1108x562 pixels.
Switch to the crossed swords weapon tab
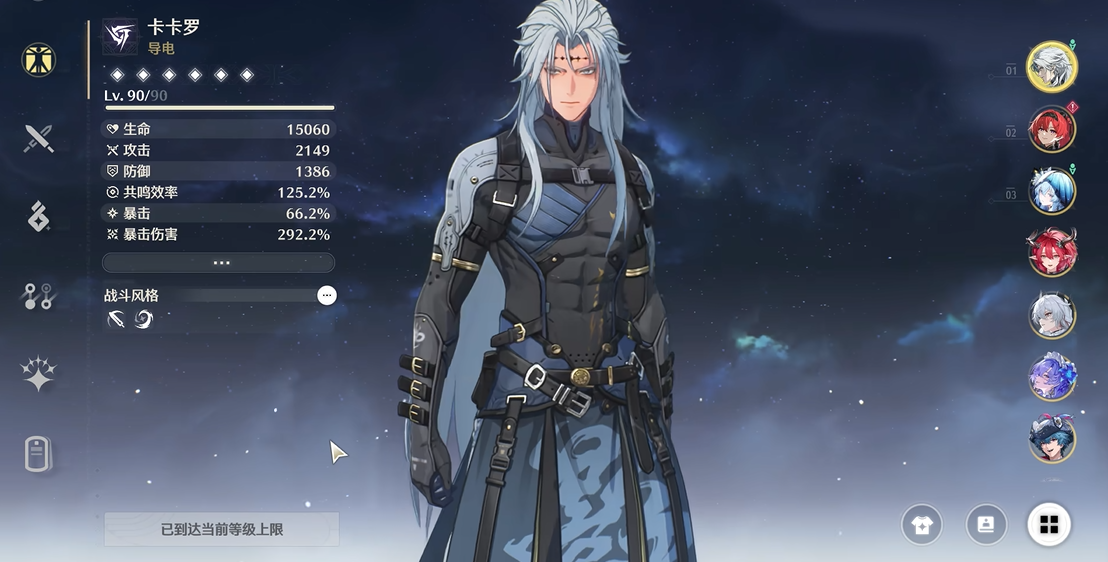39,137
